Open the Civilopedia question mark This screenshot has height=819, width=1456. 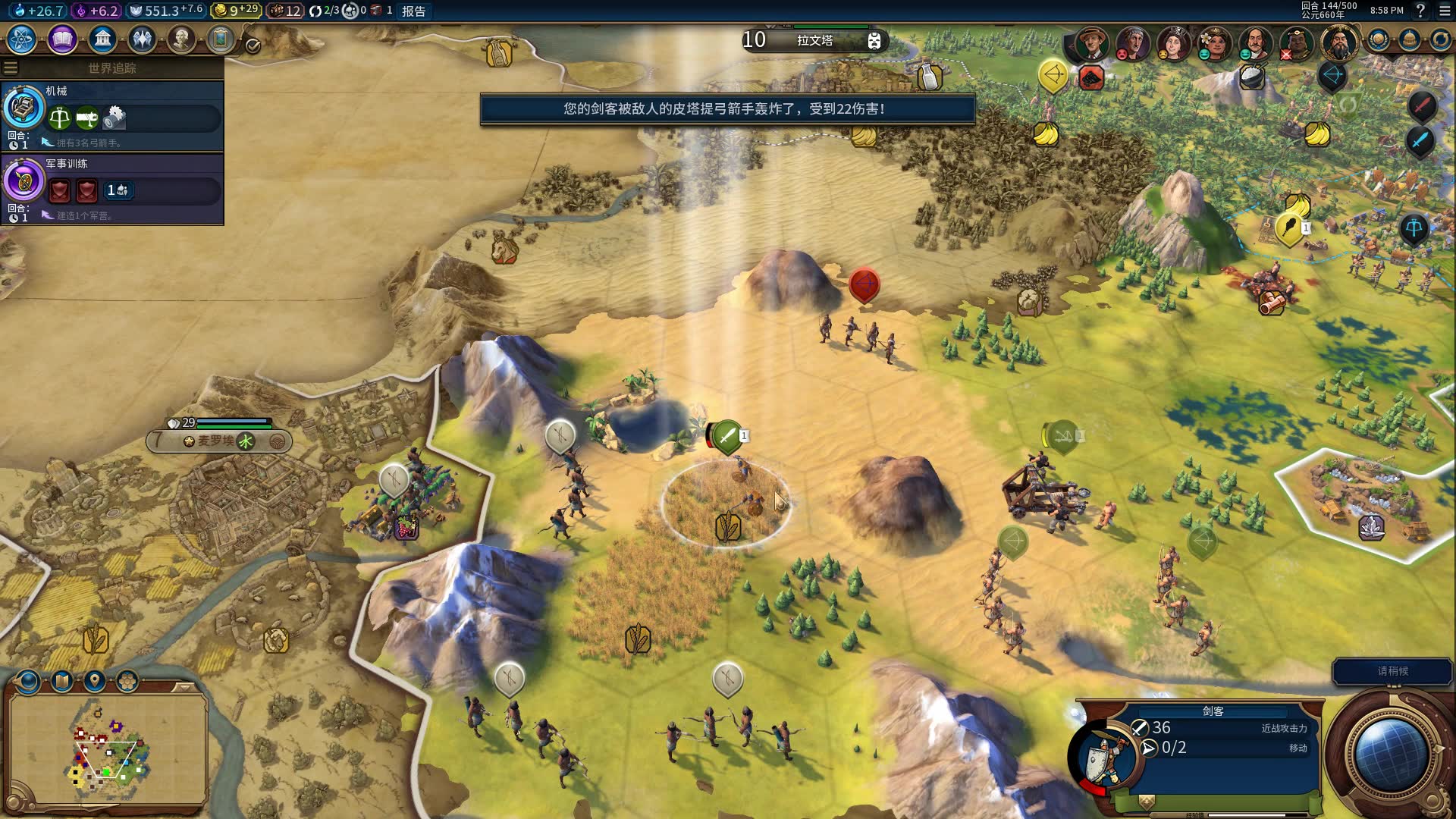(x=1420, y=11)
